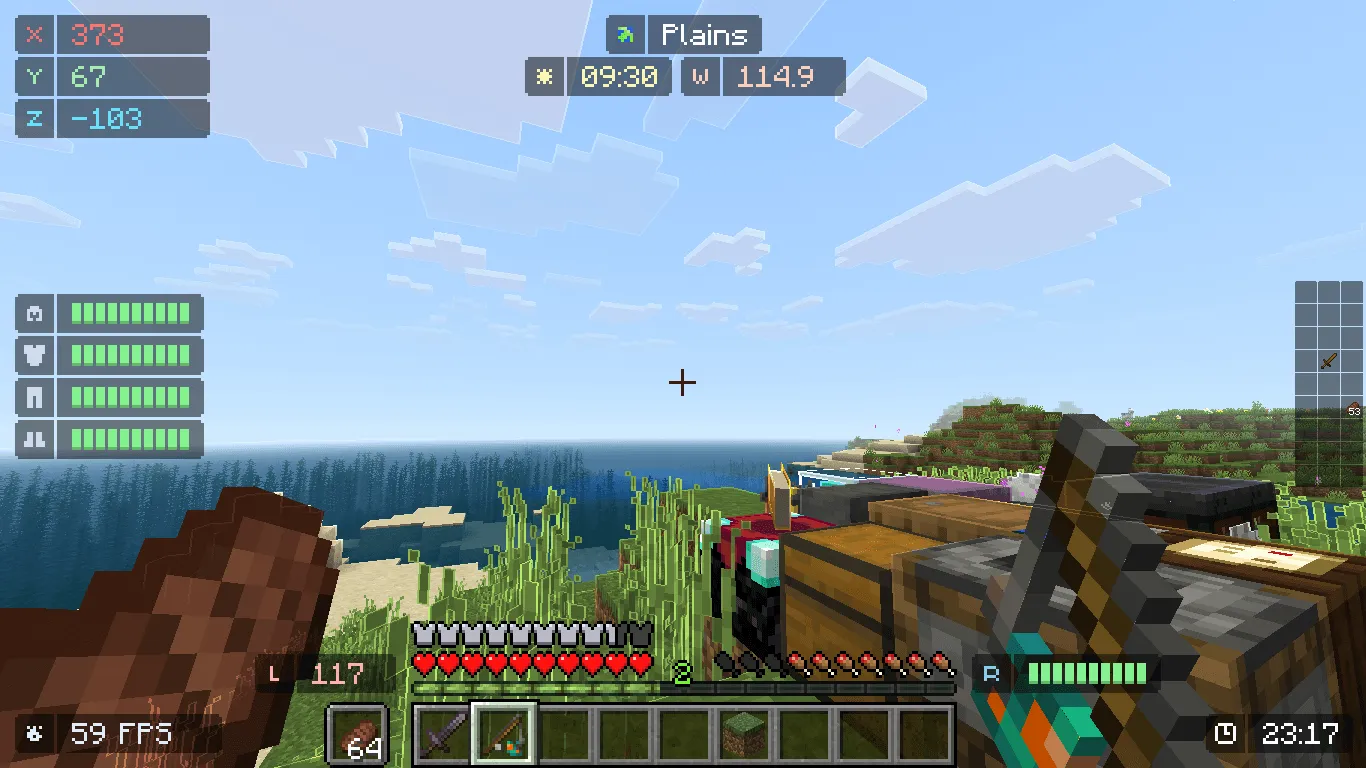
Task: Click the 09:30 time readout
Action: pos(619,76)
